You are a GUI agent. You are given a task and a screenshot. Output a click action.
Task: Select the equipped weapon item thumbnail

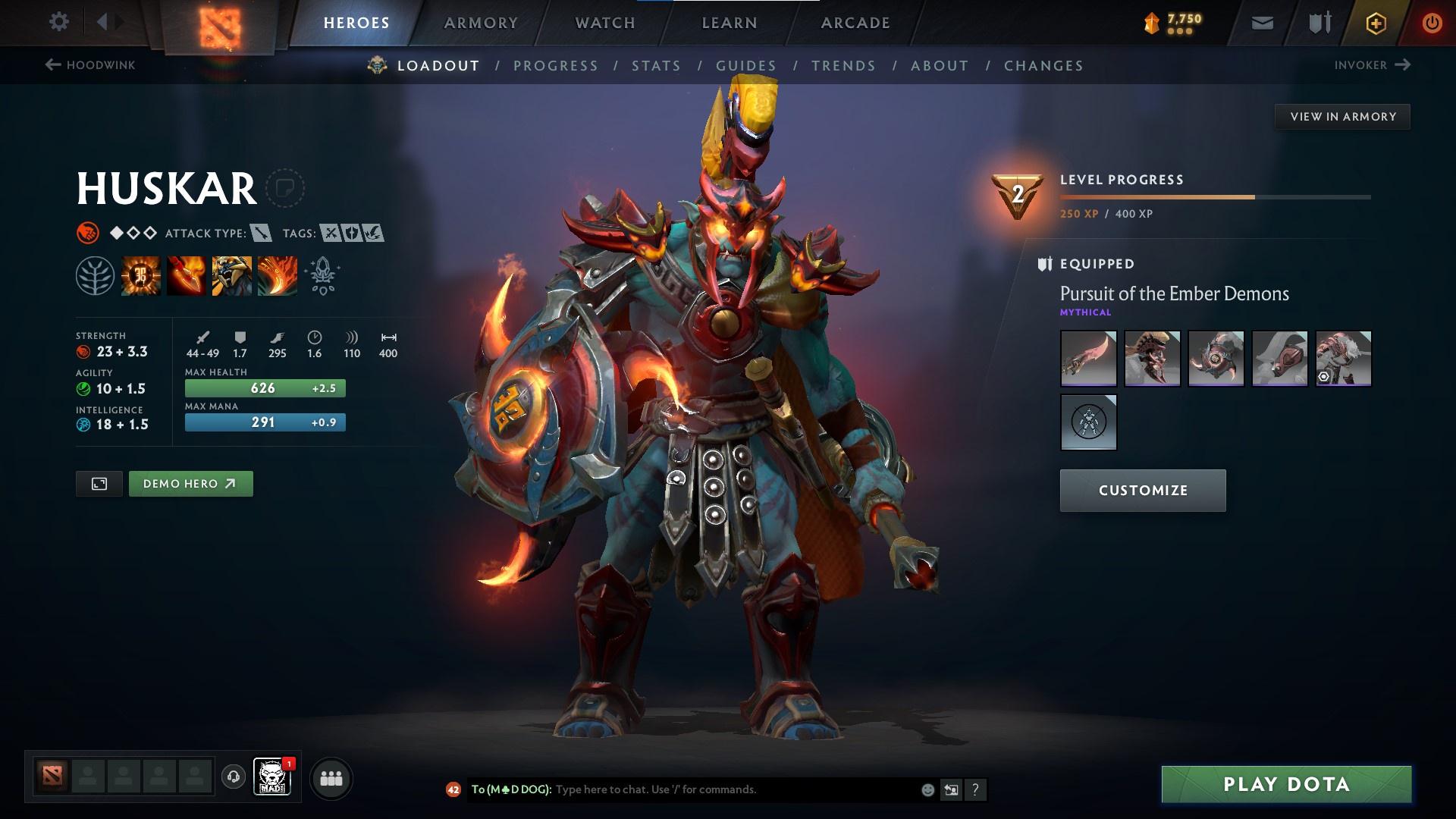tap(1088, 358)
